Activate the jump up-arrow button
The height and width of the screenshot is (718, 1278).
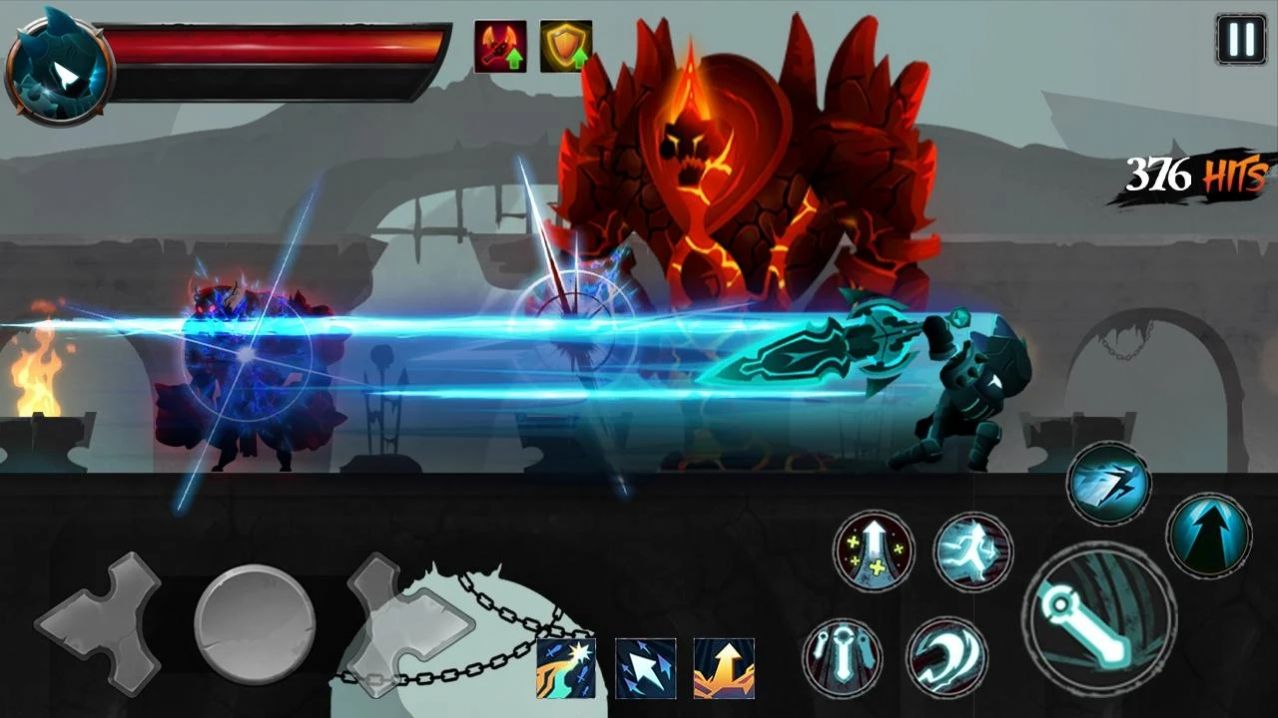tap(1208, 533)
